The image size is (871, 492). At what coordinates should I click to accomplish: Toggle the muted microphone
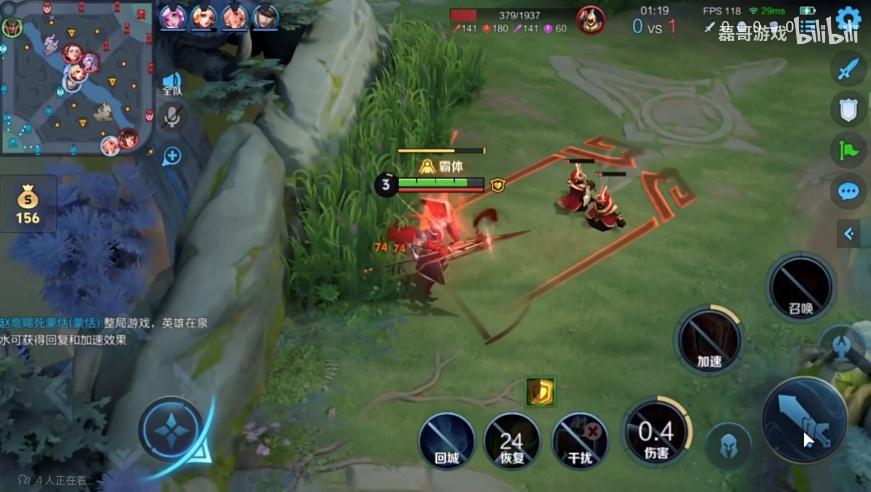pos(172,119)
